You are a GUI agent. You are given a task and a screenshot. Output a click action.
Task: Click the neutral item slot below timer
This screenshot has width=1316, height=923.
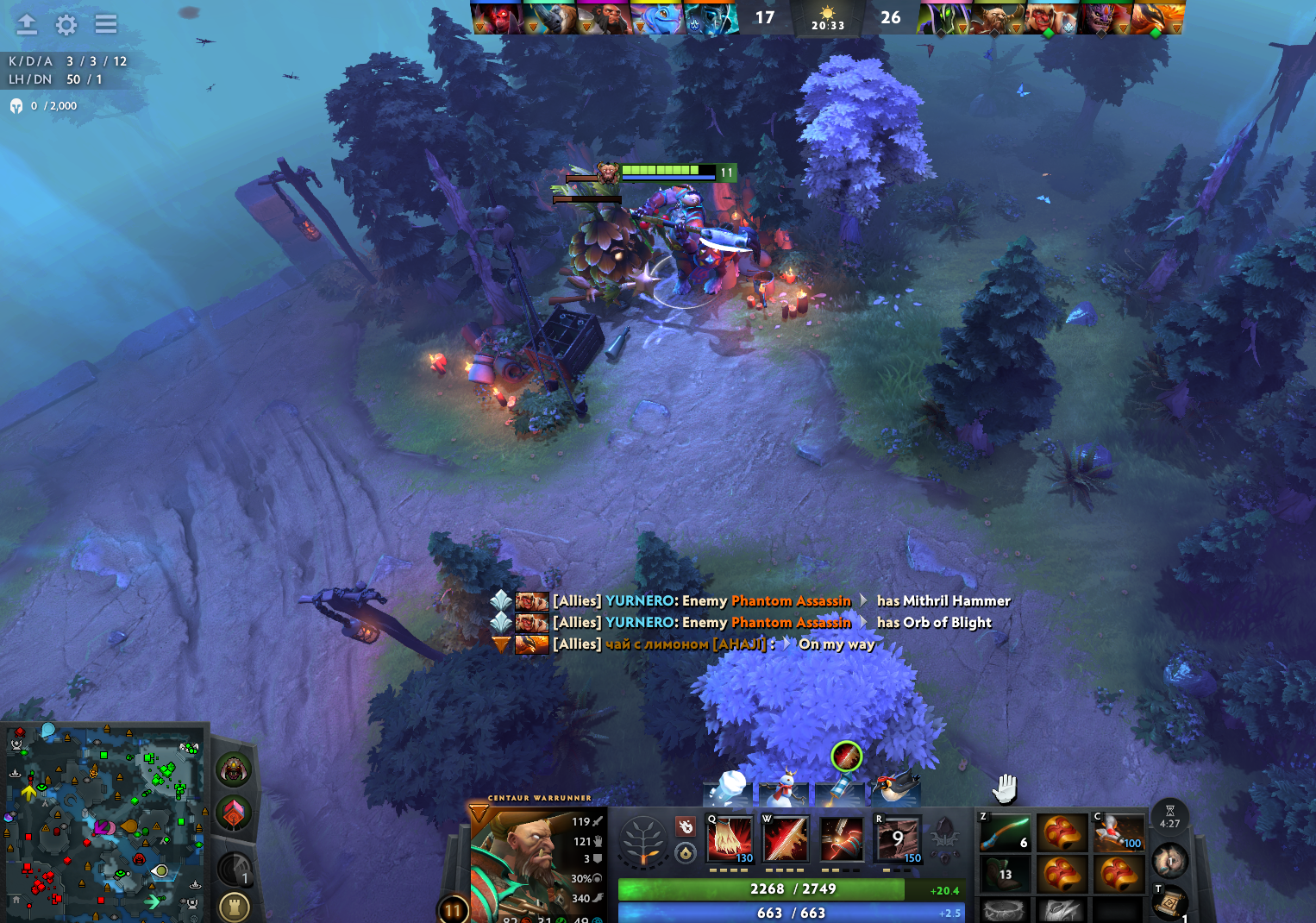pos(1170,859)
